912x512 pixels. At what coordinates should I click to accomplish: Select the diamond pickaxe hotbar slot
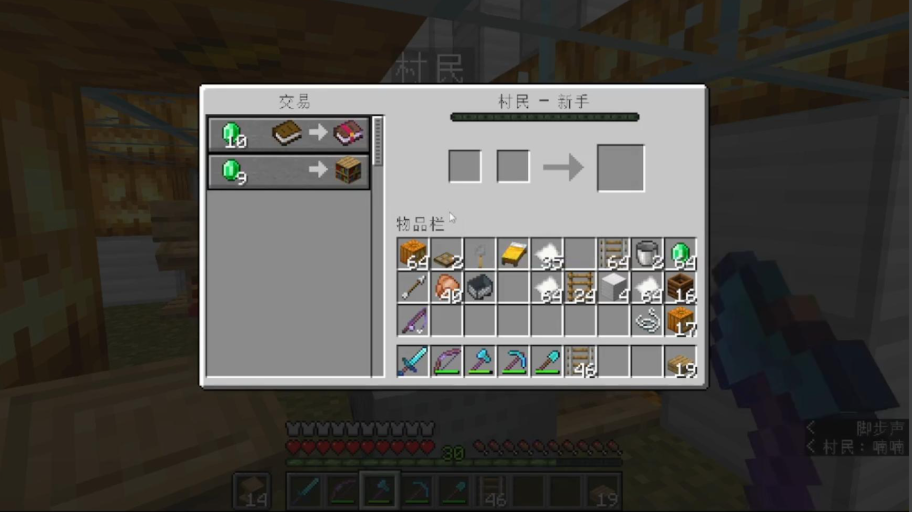pos(513,361)
